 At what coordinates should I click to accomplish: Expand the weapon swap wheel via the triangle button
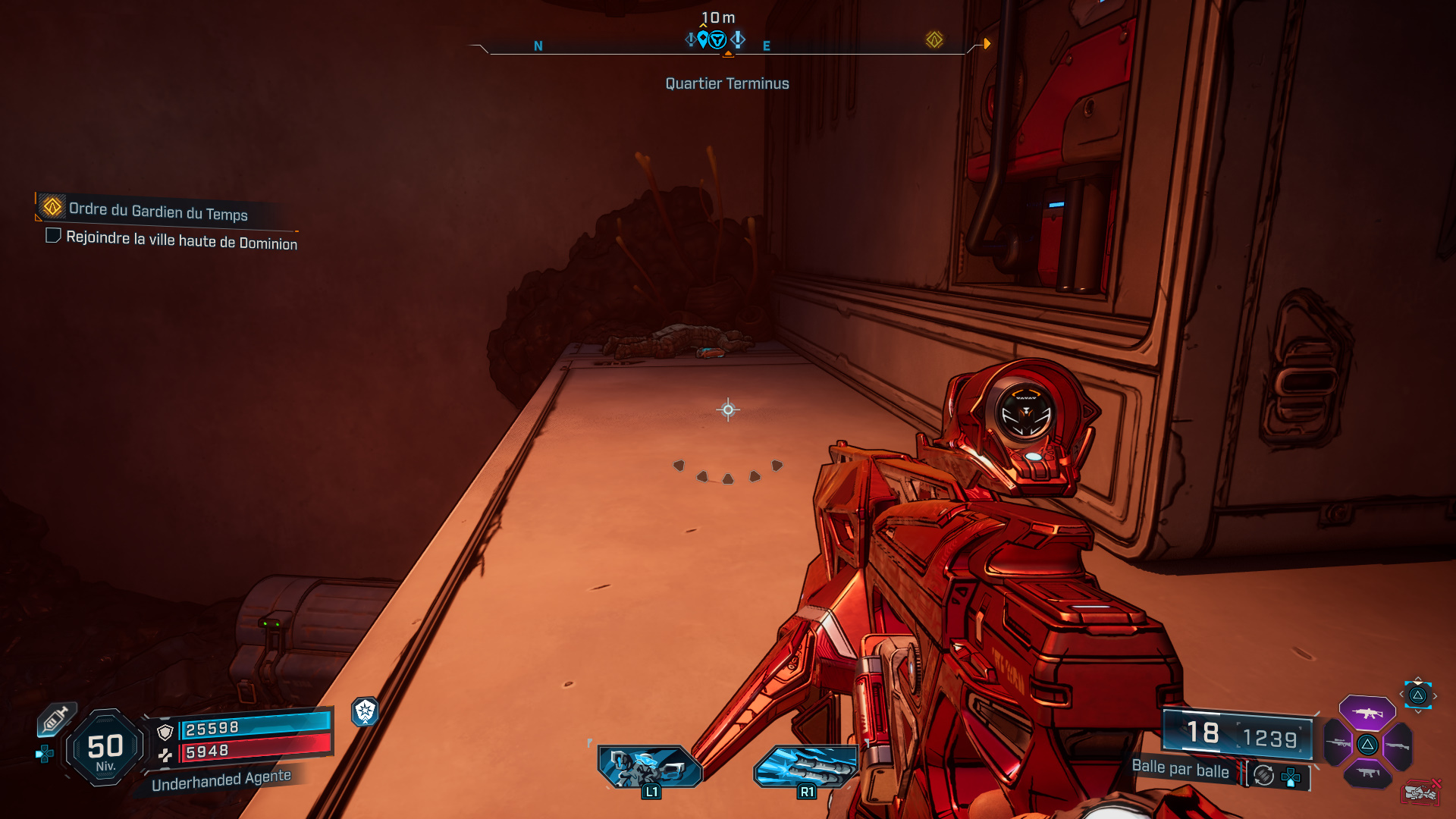(1417, 695)
